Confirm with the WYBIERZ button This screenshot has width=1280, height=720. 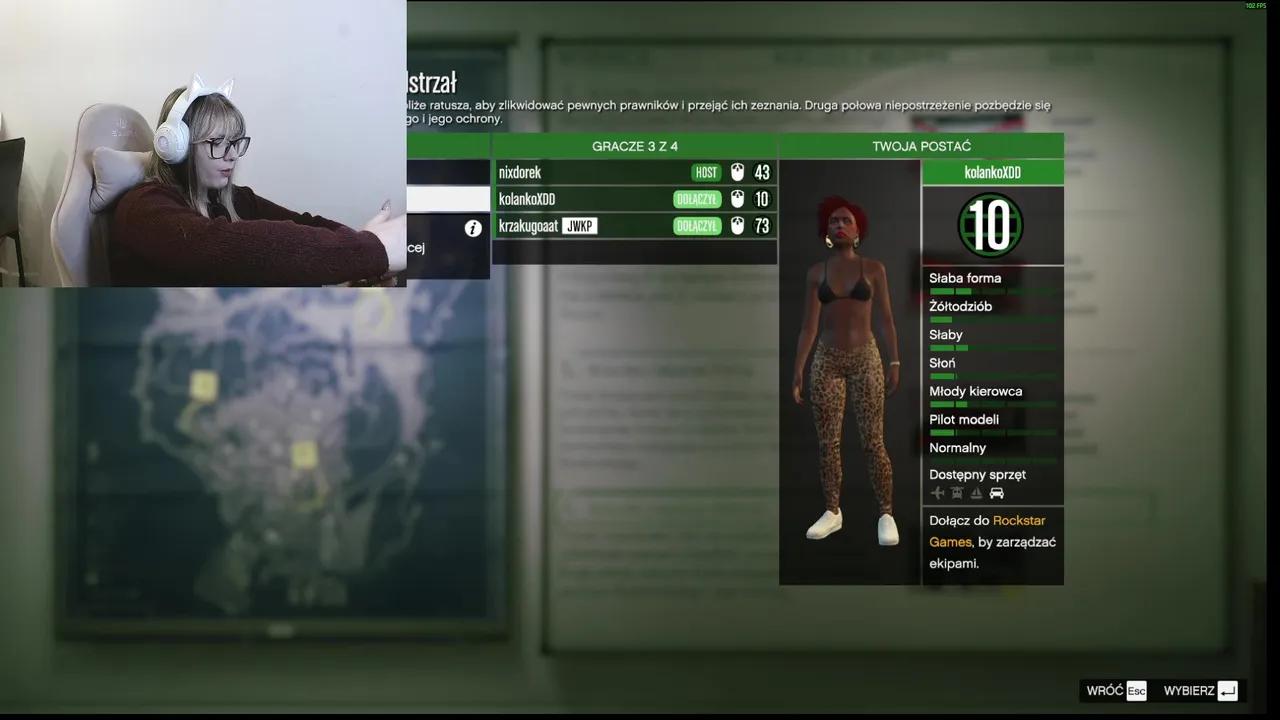click(x=1190, y=690)
